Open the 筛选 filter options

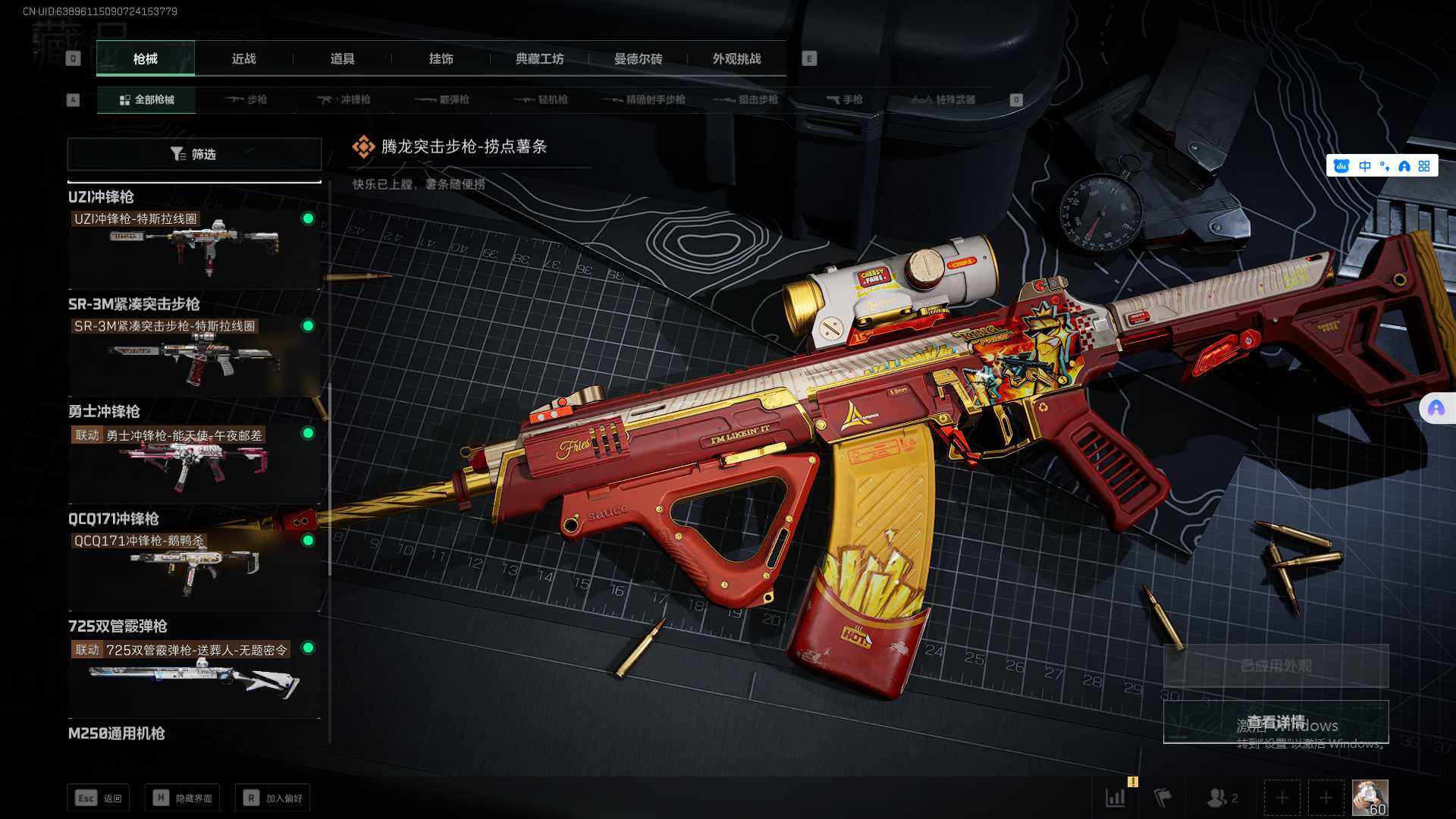tap(194, 154)
